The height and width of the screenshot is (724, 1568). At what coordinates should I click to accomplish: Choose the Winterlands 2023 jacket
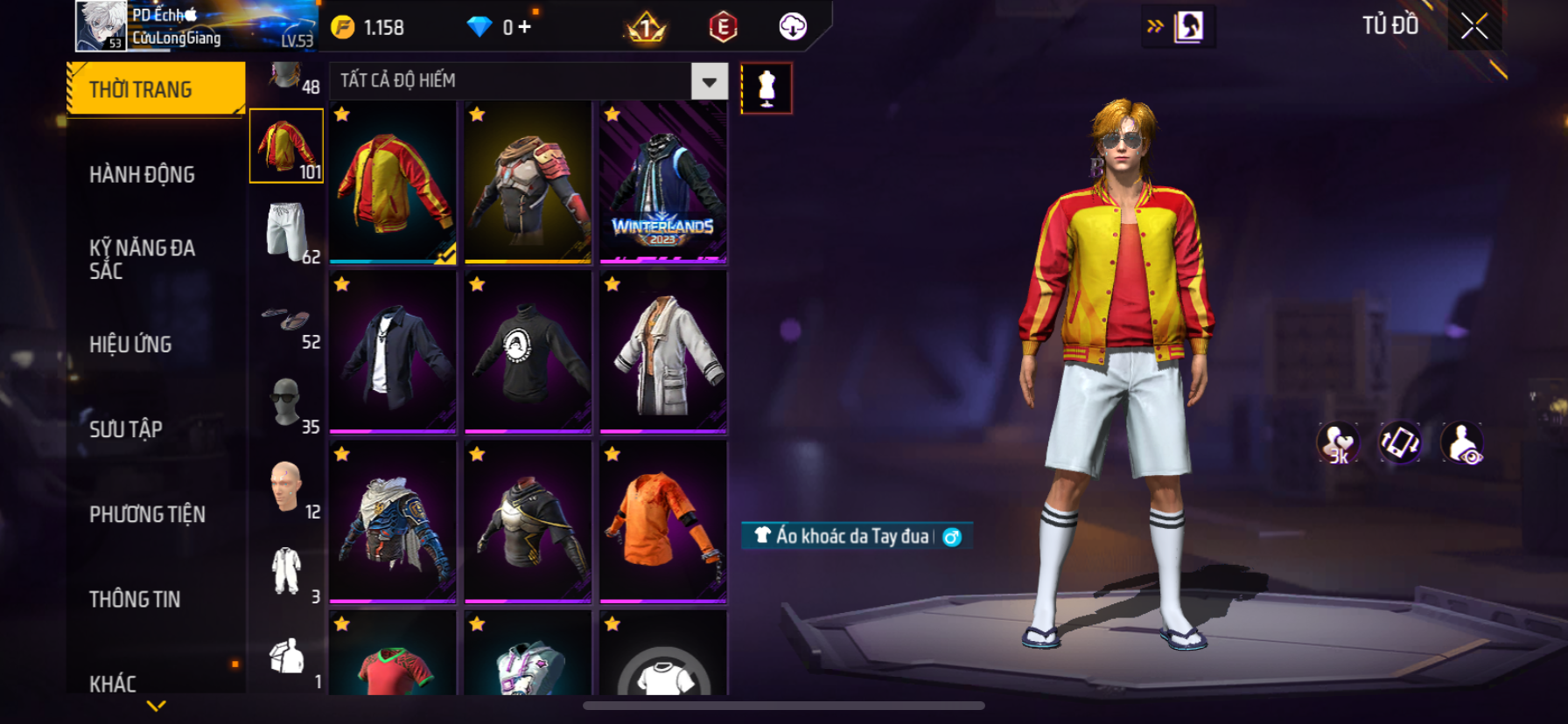pos(663,182)
